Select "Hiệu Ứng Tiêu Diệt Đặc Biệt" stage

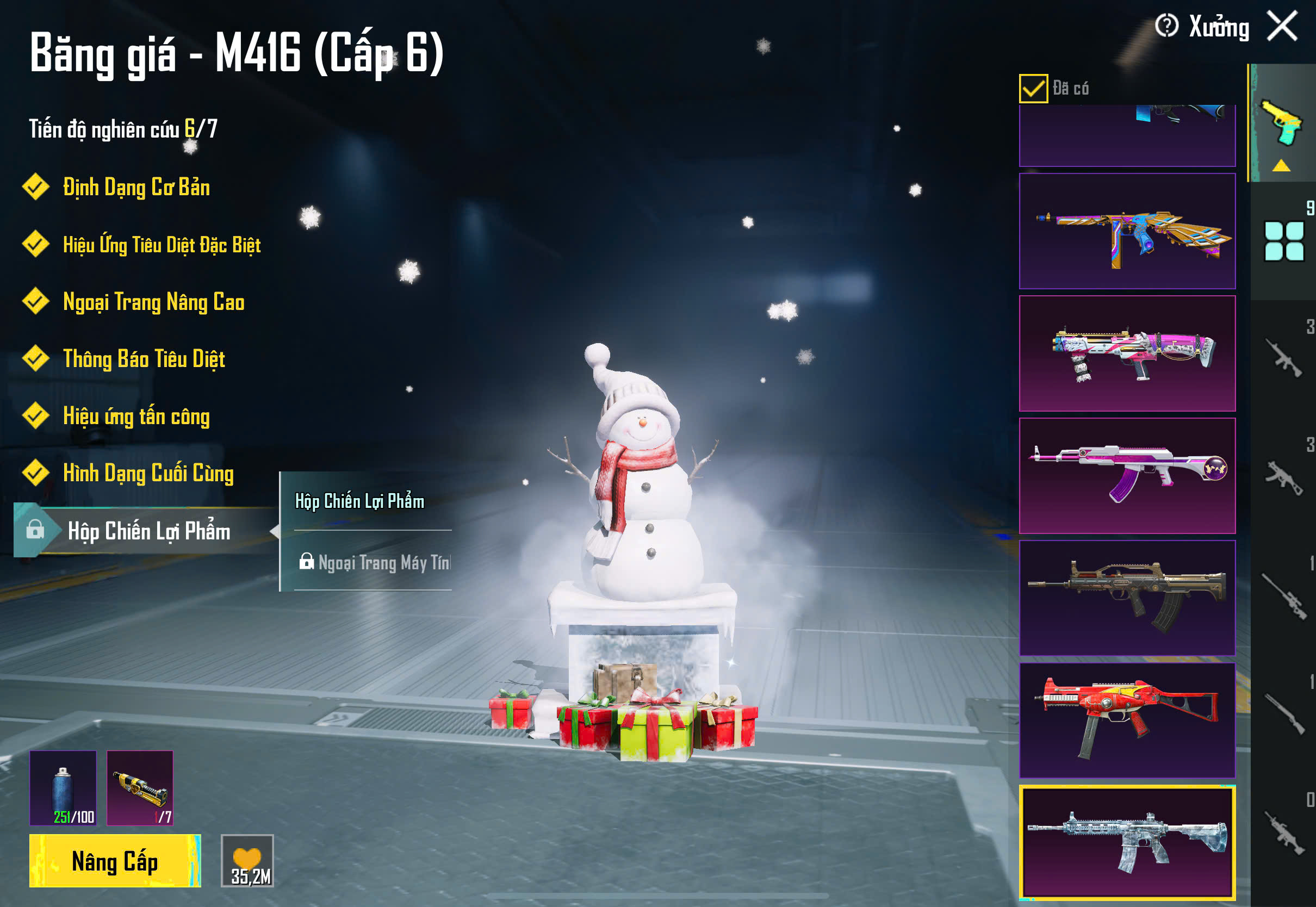162,244
